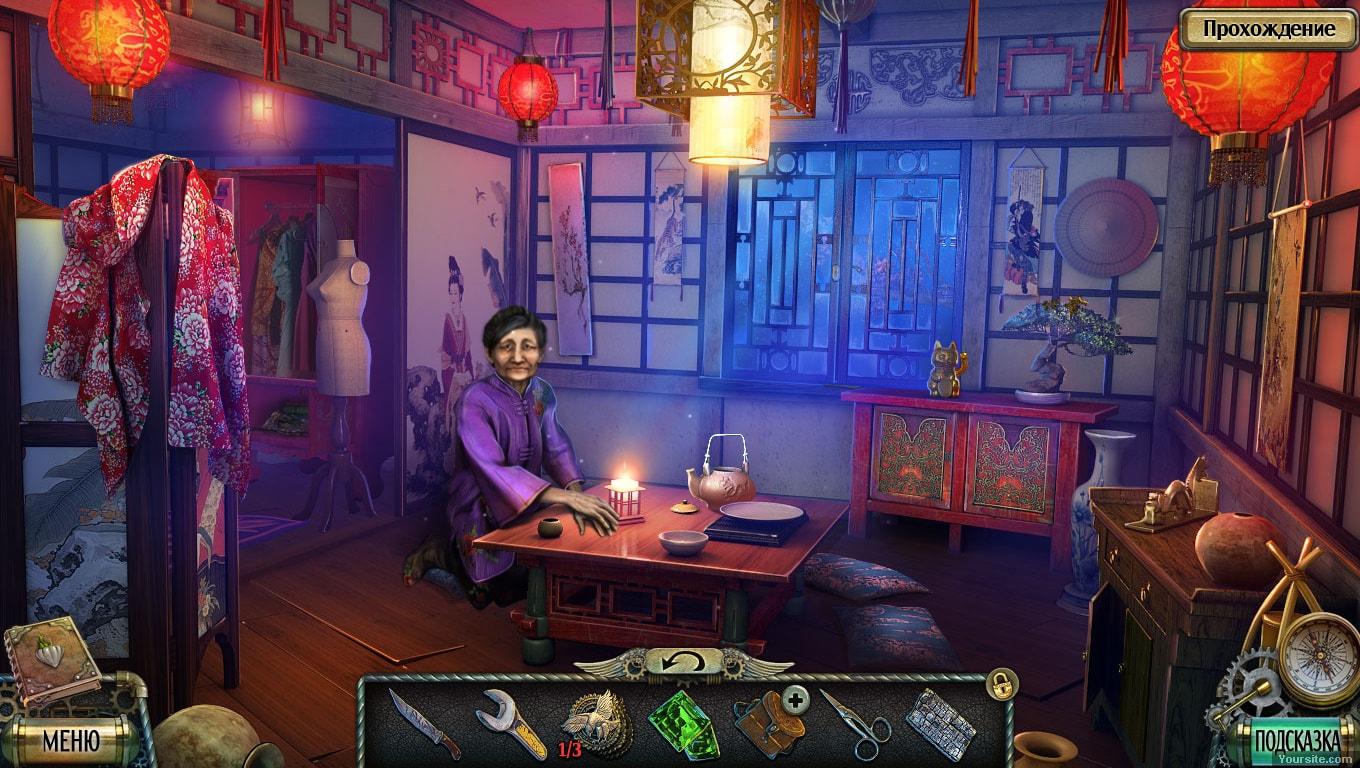Pick the grey stone tablet item

(940, 722)
